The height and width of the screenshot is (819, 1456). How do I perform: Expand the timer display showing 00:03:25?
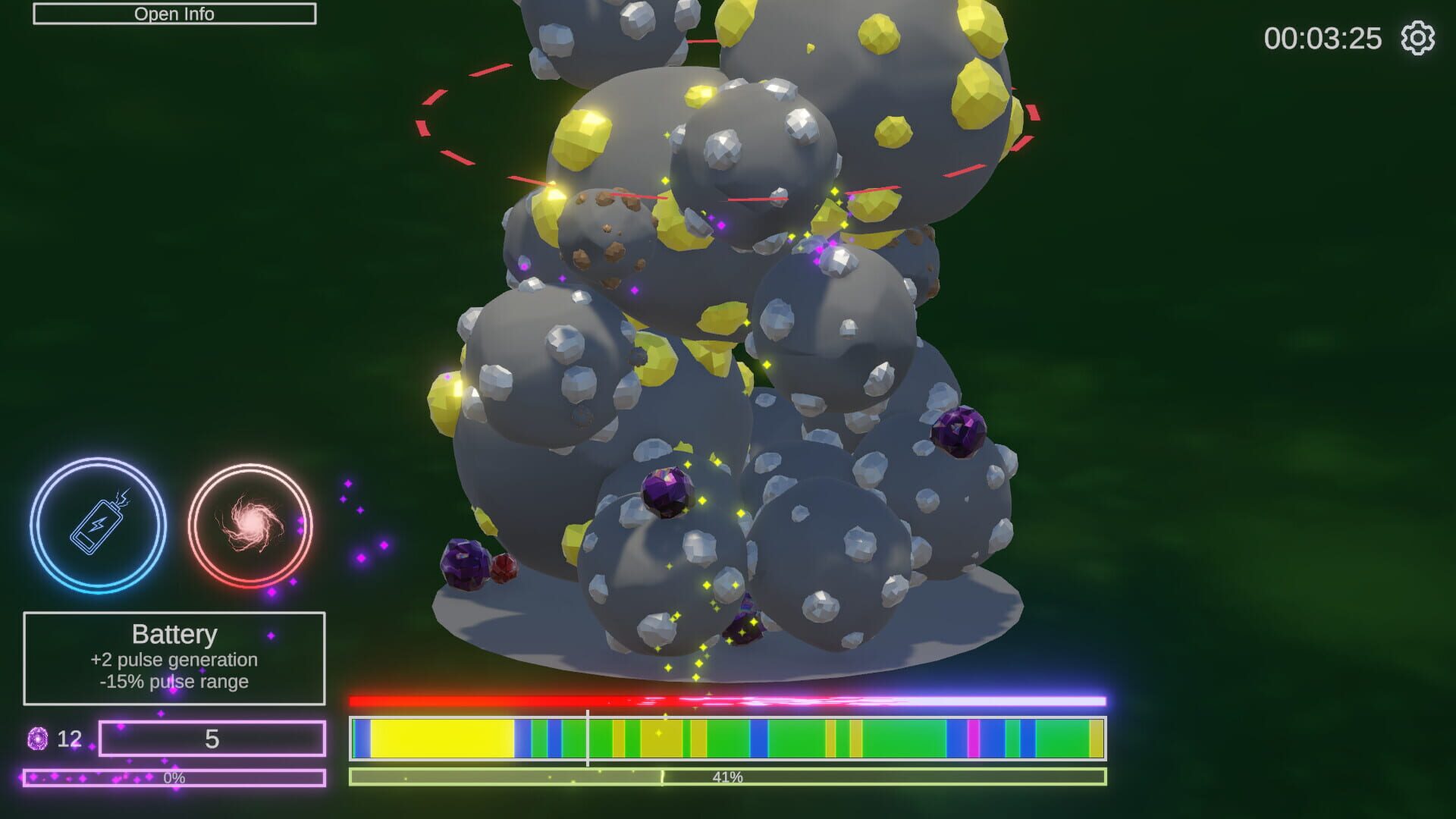tap(1323, 36)
